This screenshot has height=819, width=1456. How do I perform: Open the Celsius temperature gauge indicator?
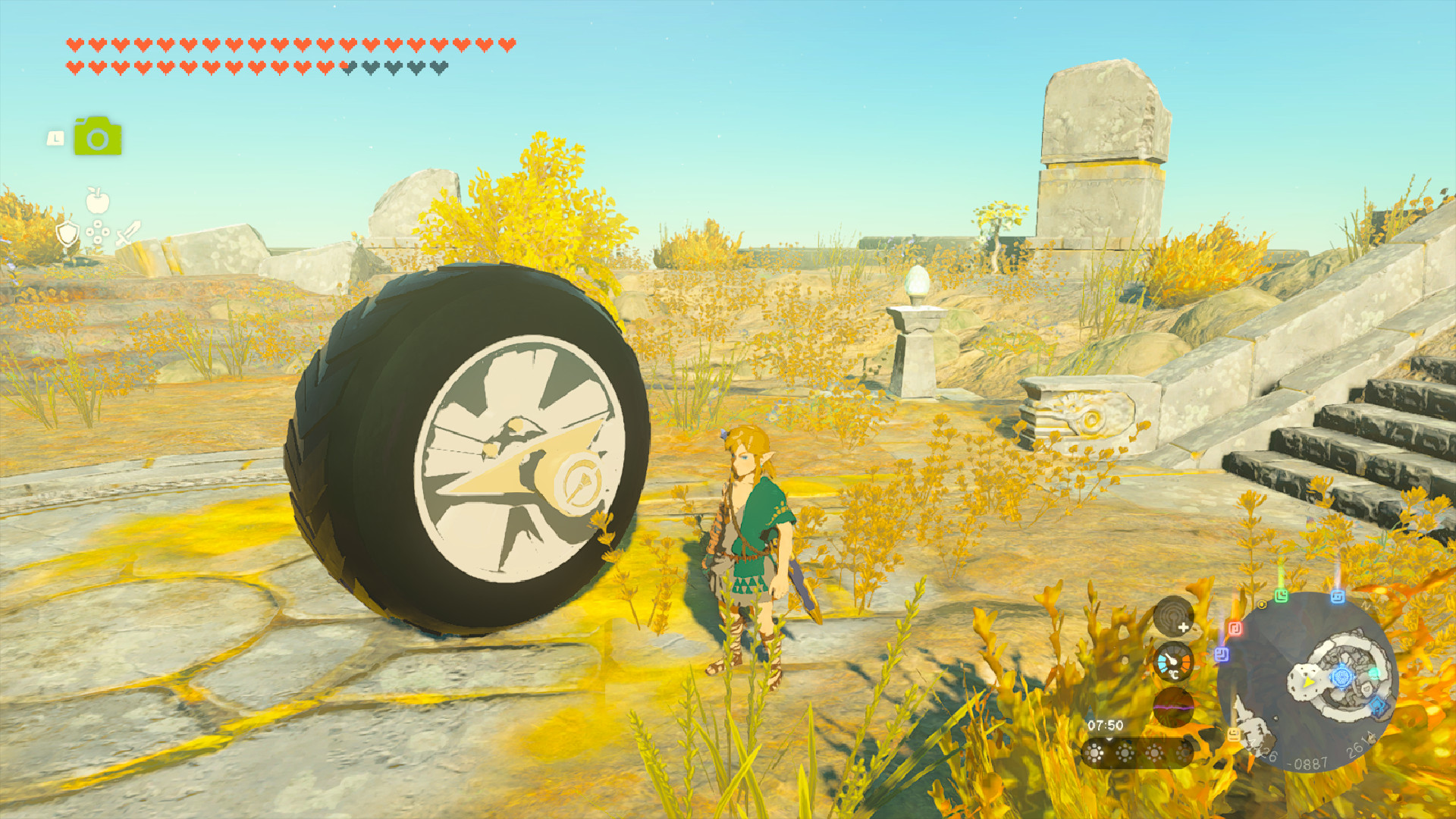tap(1172, 663)
